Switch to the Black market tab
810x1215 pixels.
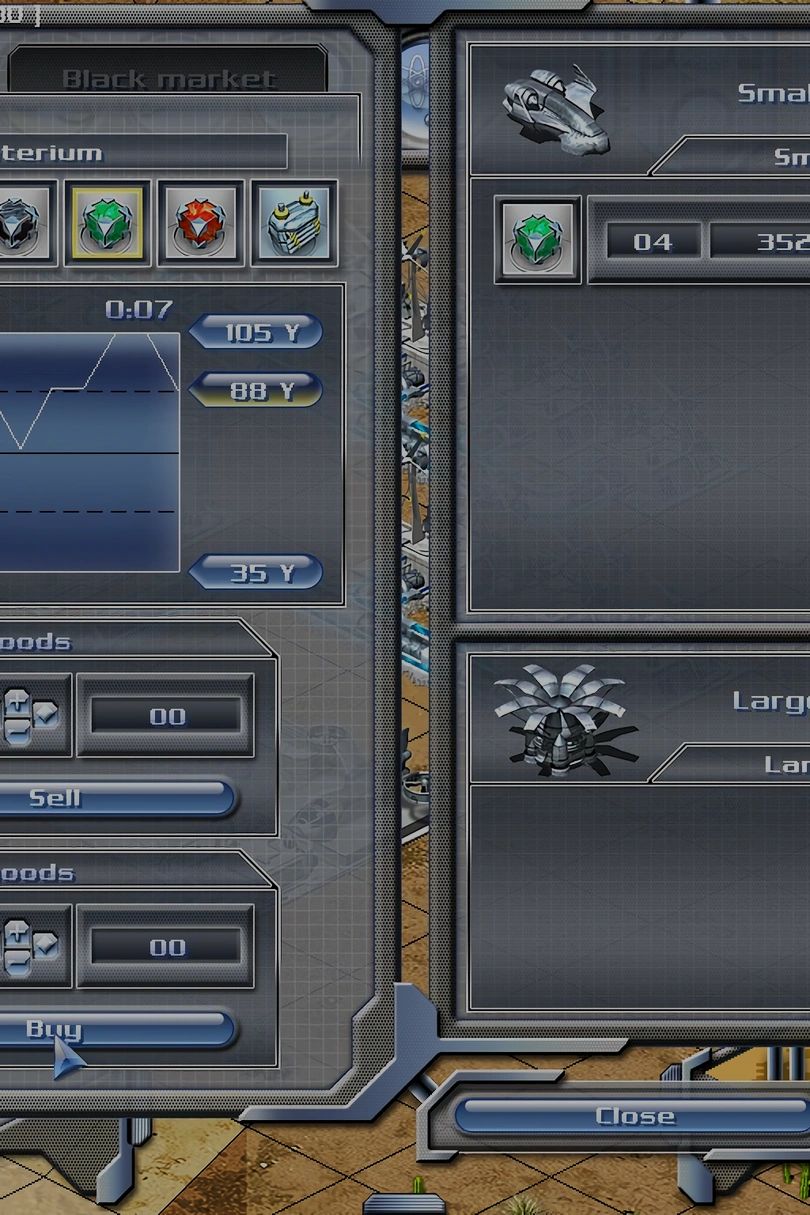click(168, 78)
